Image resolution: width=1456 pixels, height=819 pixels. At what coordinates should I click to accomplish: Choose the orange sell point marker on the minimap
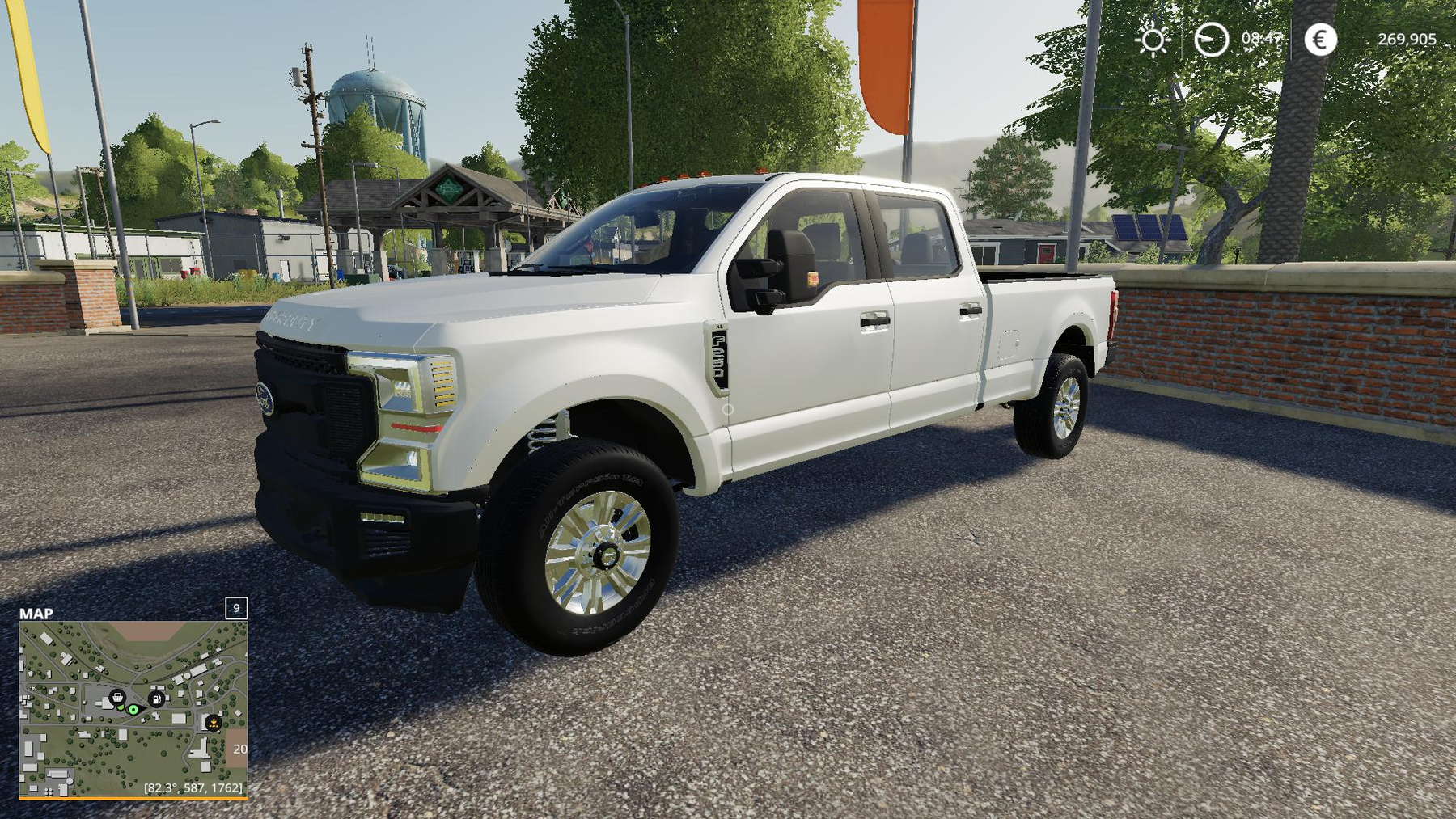tap(214, 722)
